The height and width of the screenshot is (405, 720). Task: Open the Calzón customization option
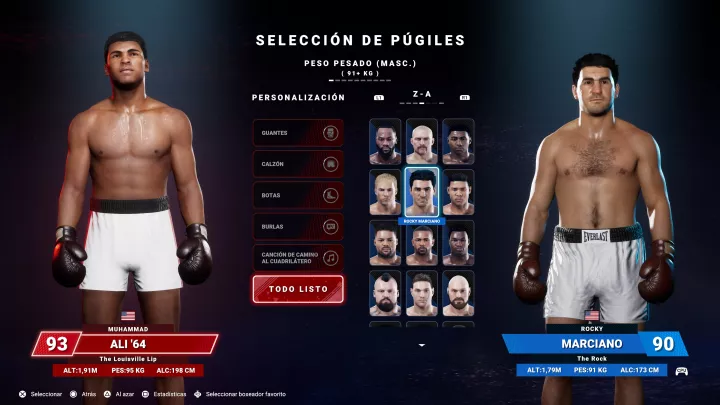tap(298, 164)
